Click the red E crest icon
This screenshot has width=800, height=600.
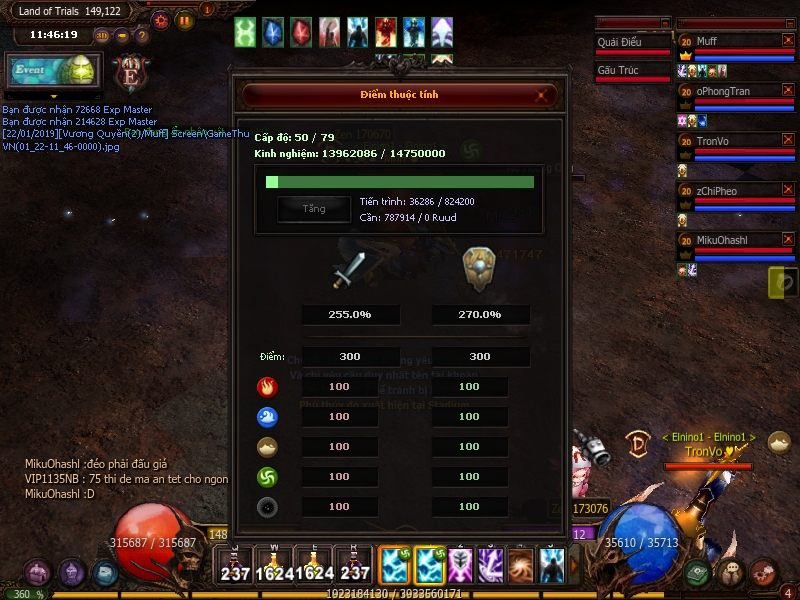click(x=132, y=73)
